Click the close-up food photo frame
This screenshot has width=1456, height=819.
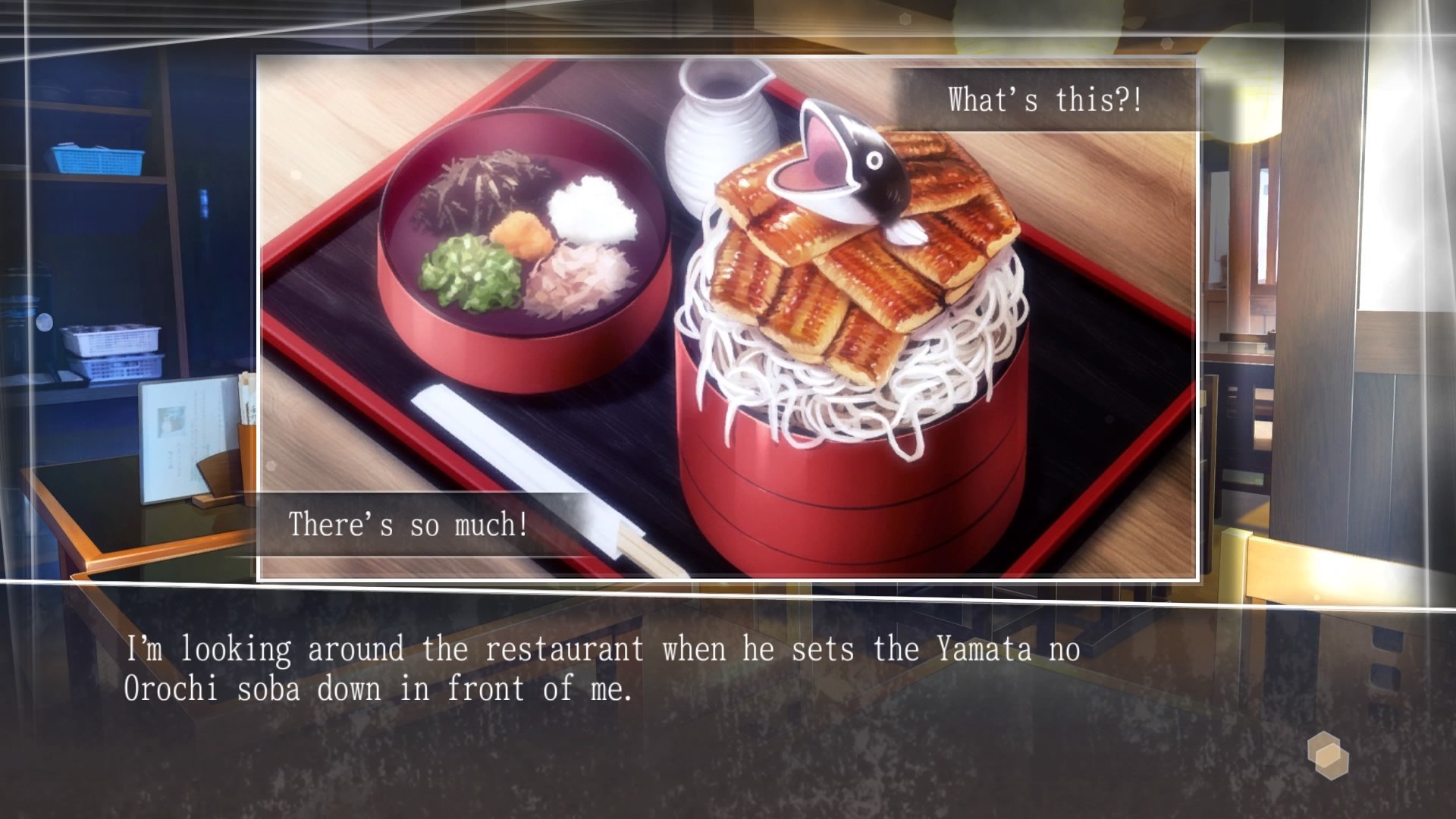728,318
